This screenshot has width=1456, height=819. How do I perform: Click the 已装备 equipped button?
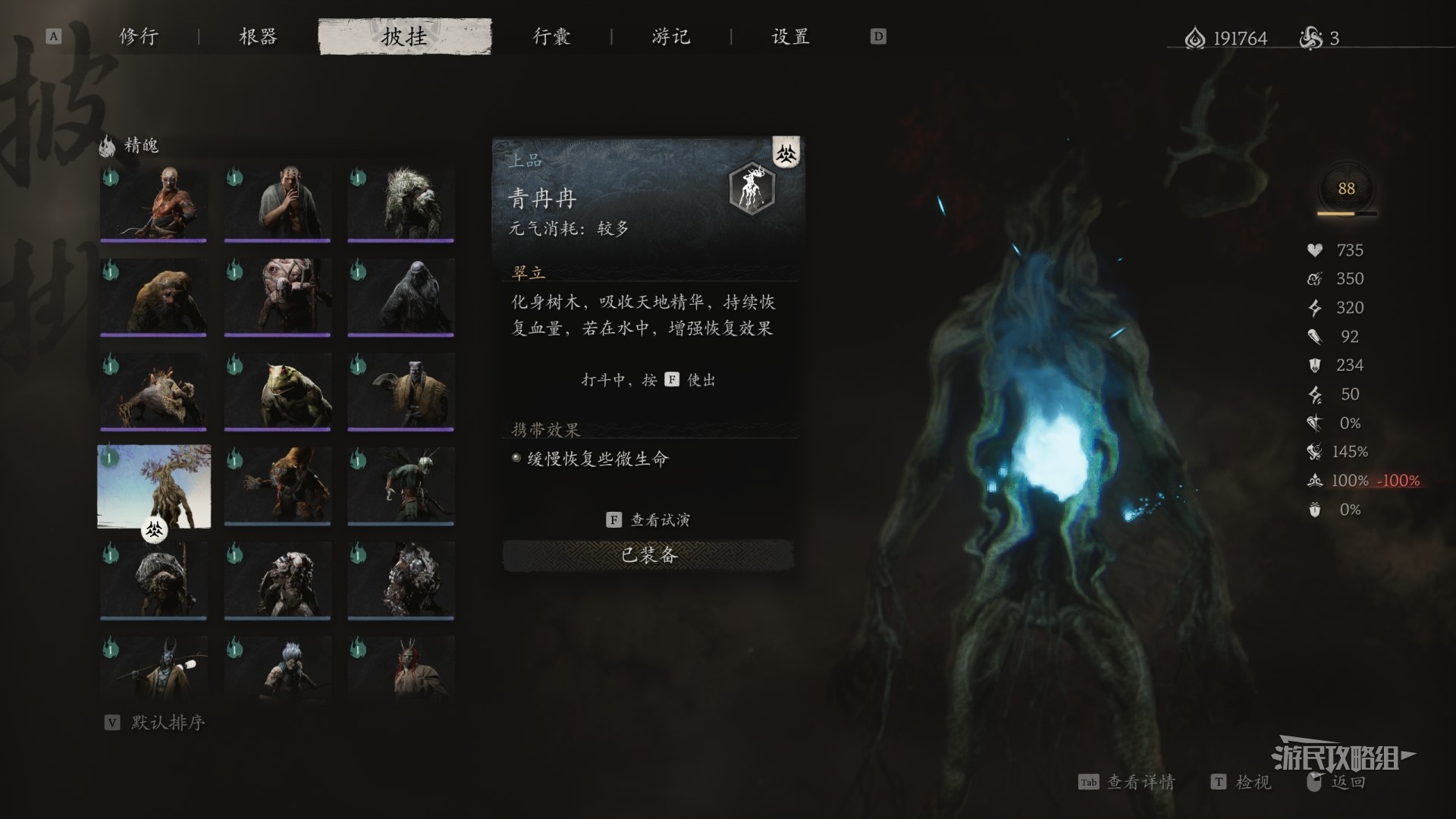tap(648, 555)
